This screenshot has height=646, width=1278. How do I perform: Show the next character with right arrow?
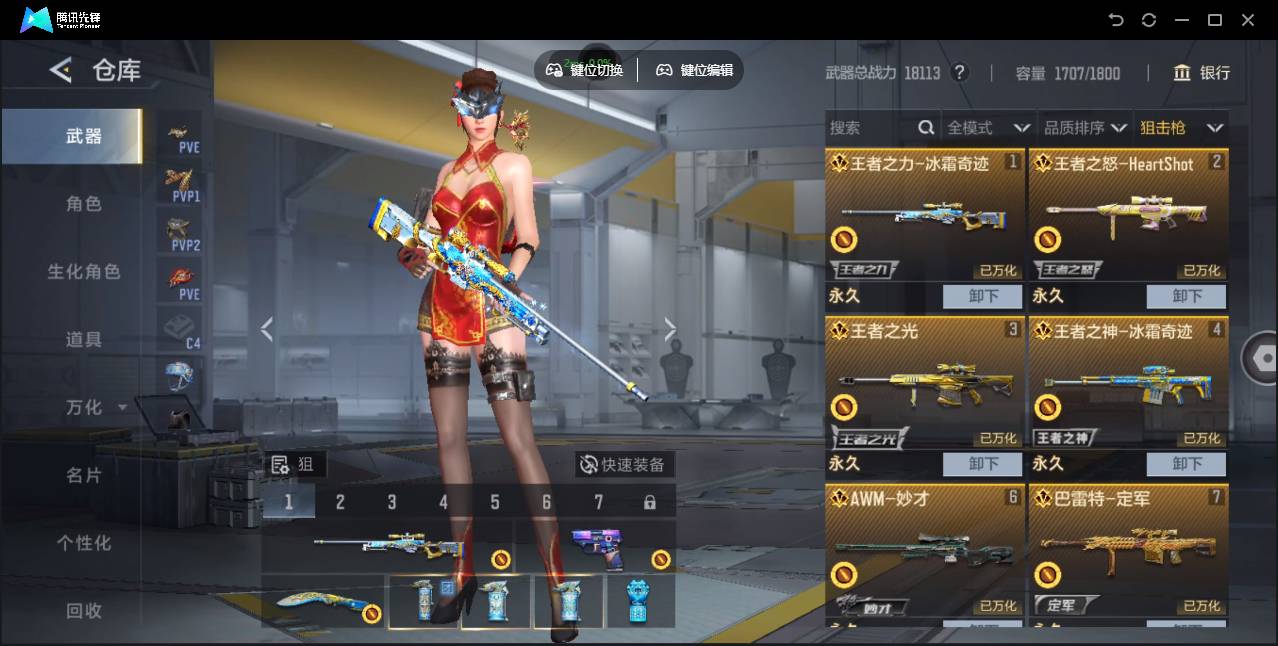click(x=670, y=329)
